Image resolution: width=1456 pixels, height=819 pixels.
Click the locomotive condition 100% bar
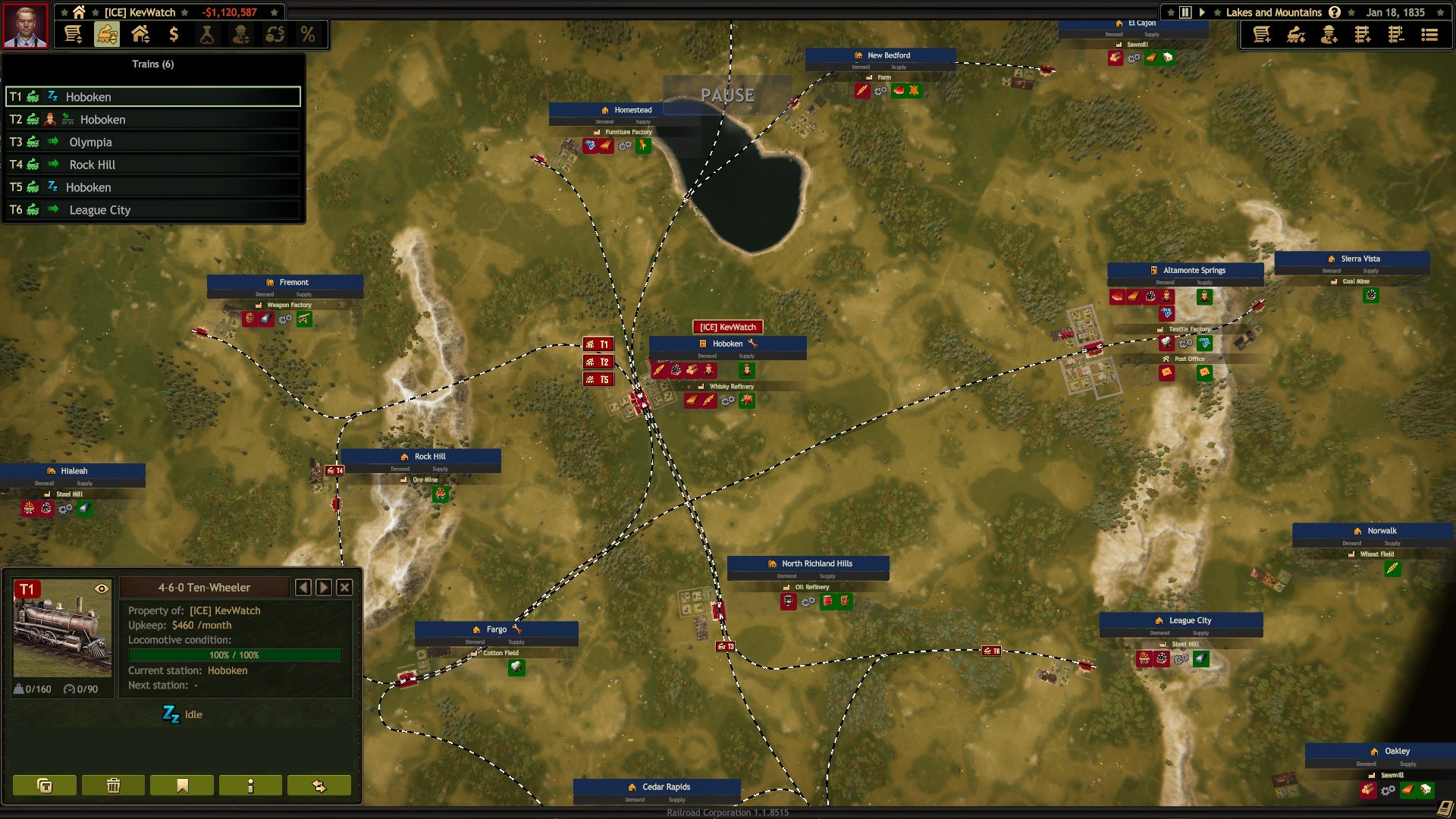[x=235, y=655]
